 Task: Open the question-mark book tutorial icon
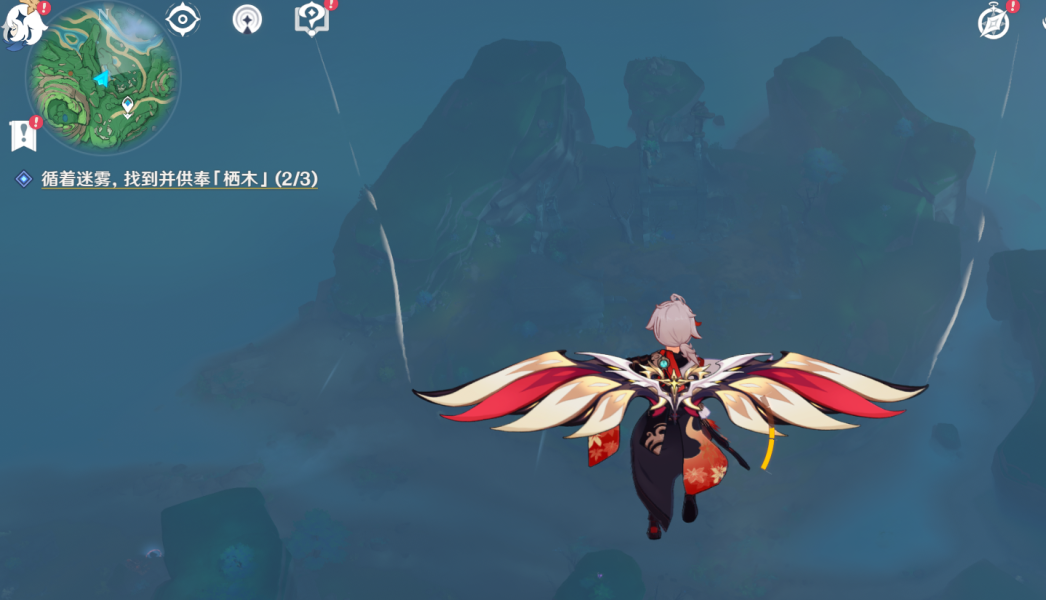tap(311, 19)
